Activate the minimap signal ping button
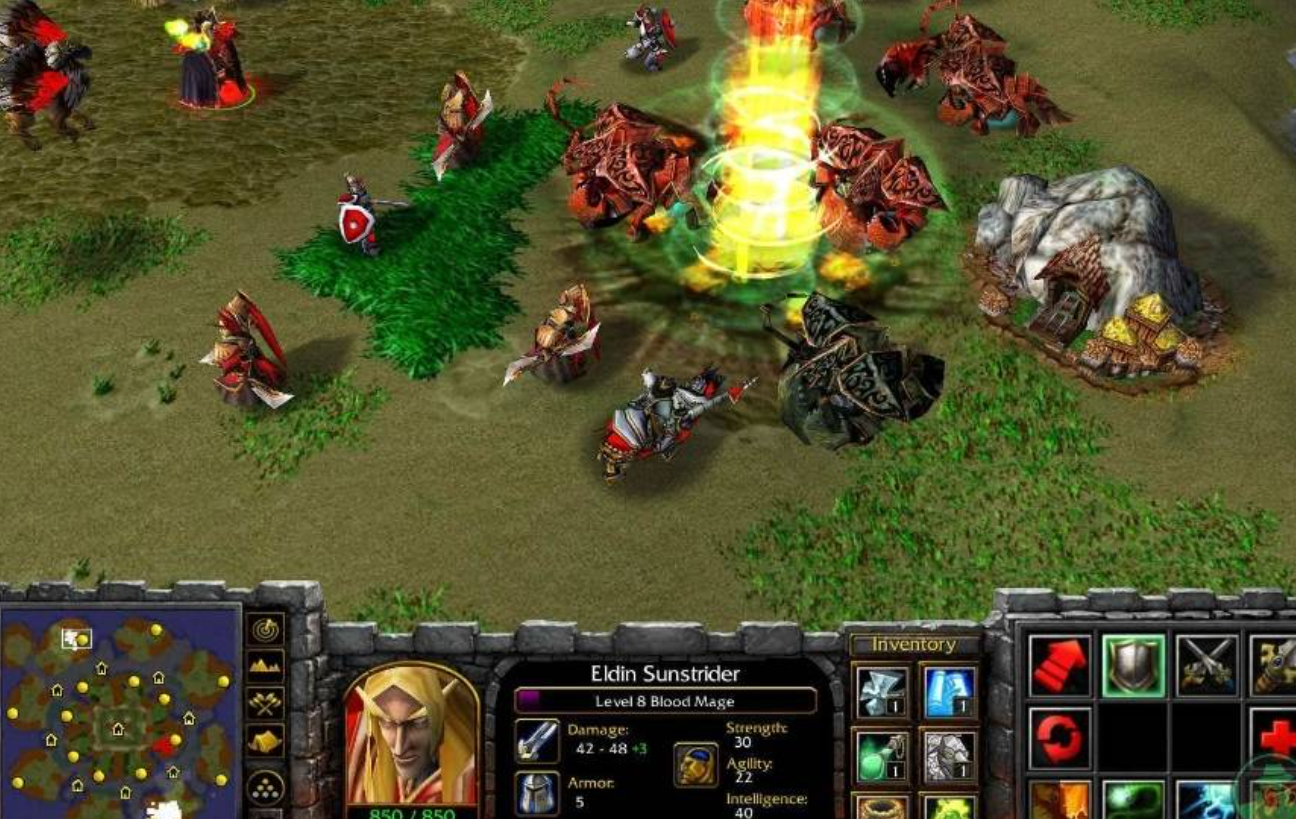 point(266,629)
